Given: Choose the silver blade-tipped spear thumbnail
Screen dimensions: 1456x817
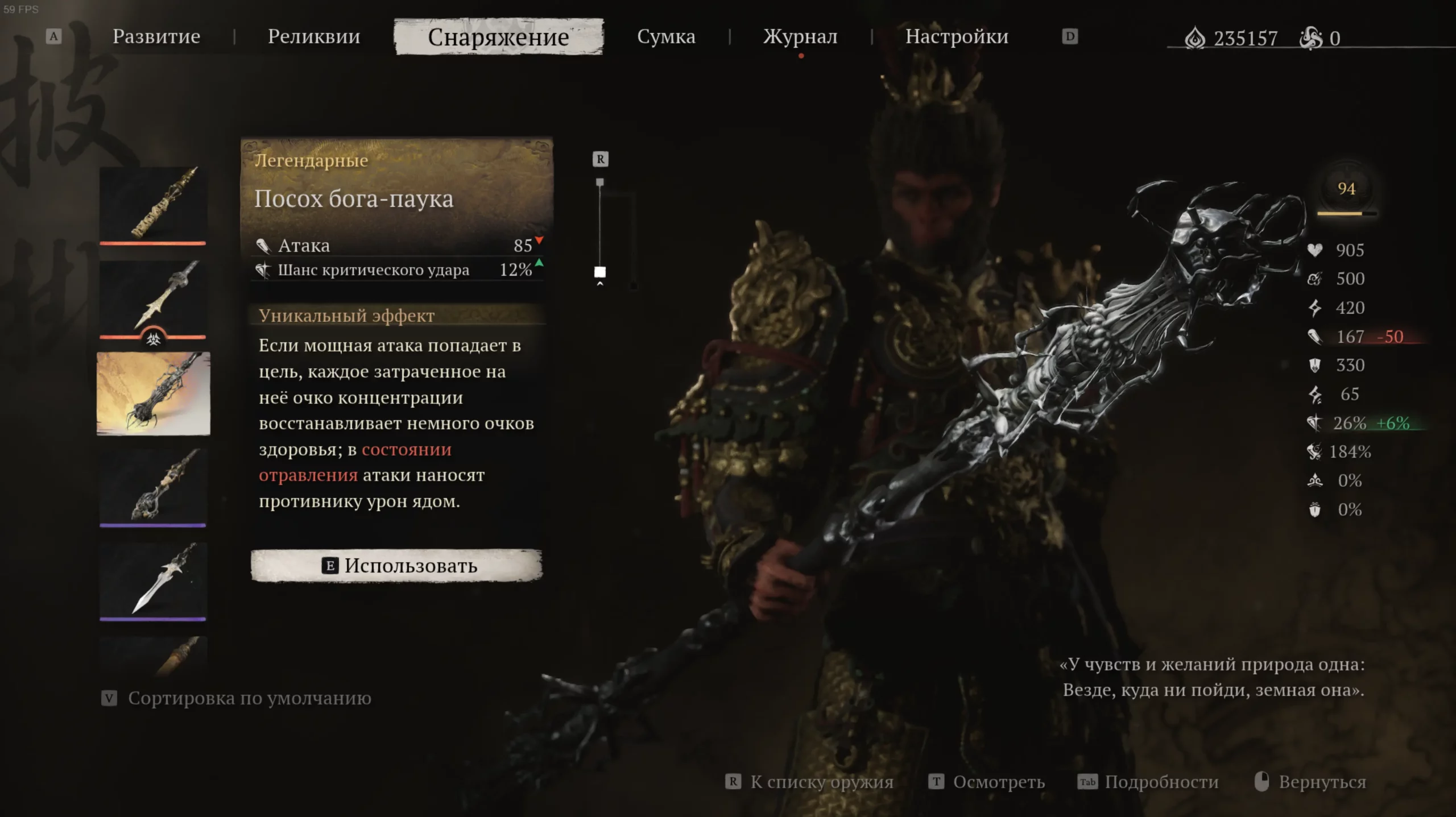Looking at the screenshot, I should coord(153,579).
